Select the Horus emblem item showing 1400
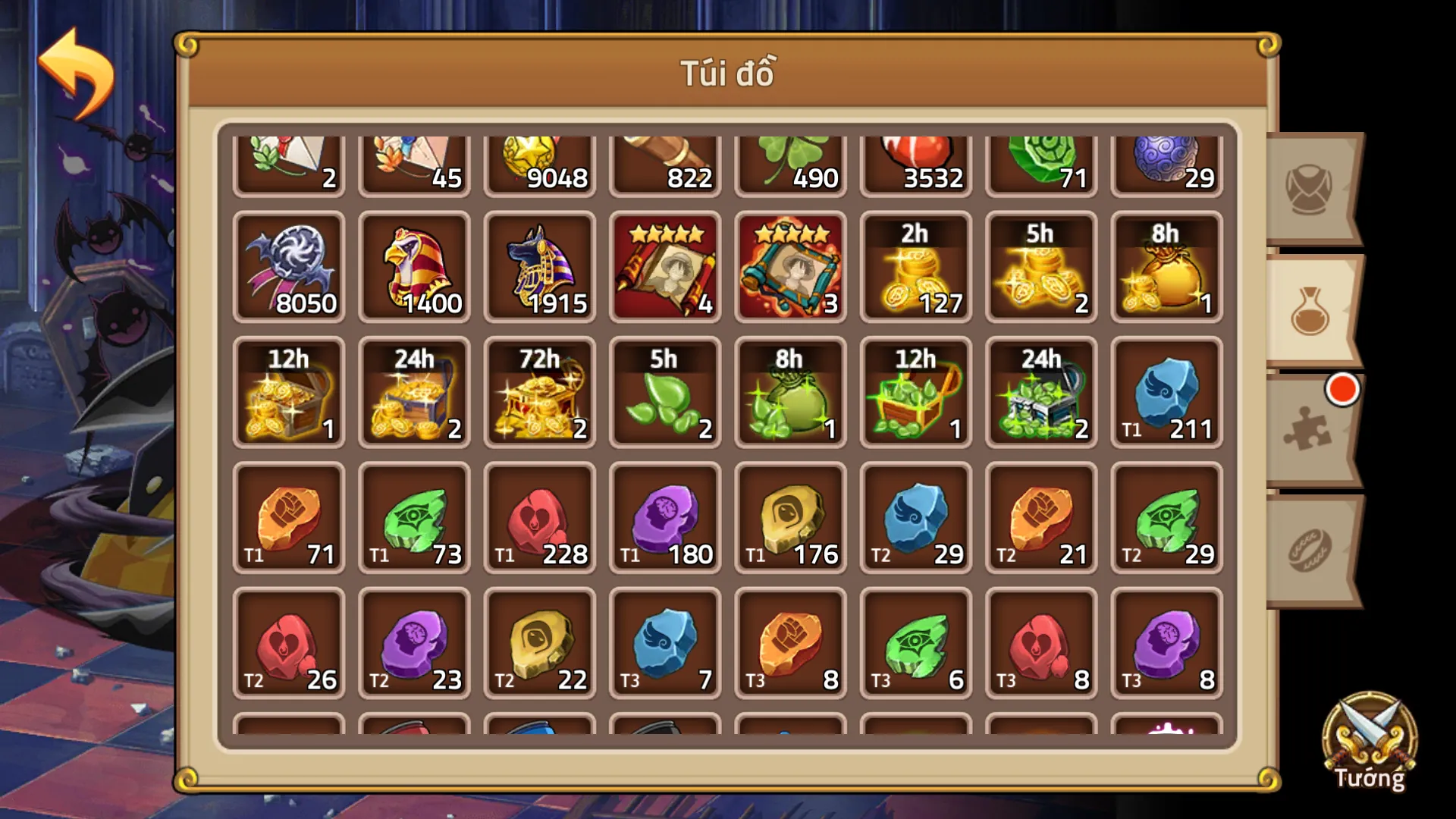Image resolution: width=1456 pixels, height=819 pixels. pyautogui.click(x=415, y=267)
